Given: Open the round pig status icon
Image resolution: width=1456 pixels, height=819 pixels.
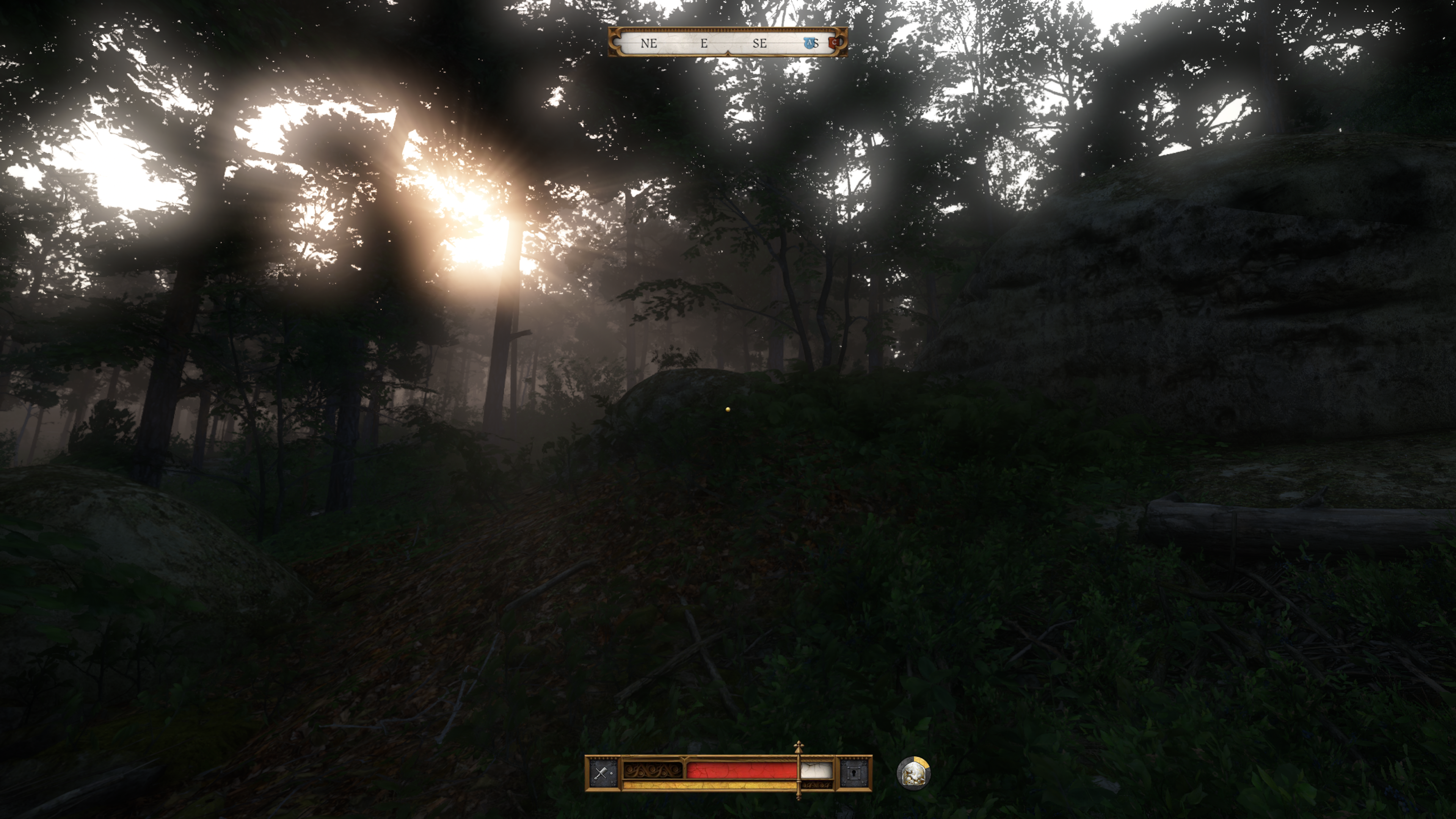Looking at the screenshot, I should [913, 773].
